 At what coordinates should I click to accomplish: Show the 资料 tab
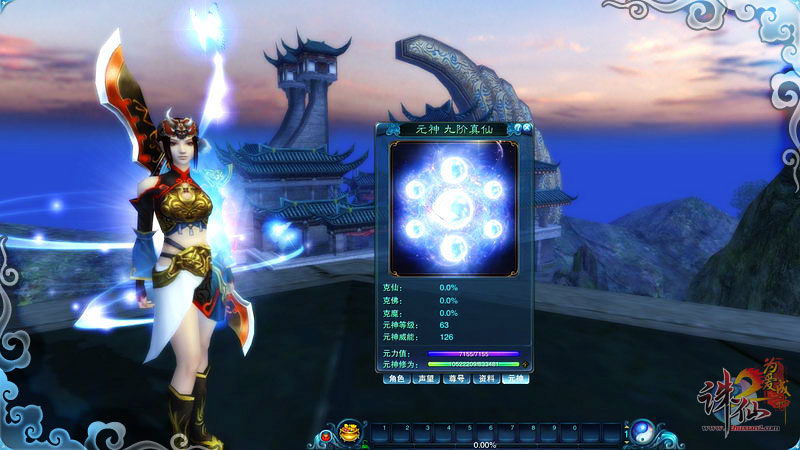486,380
